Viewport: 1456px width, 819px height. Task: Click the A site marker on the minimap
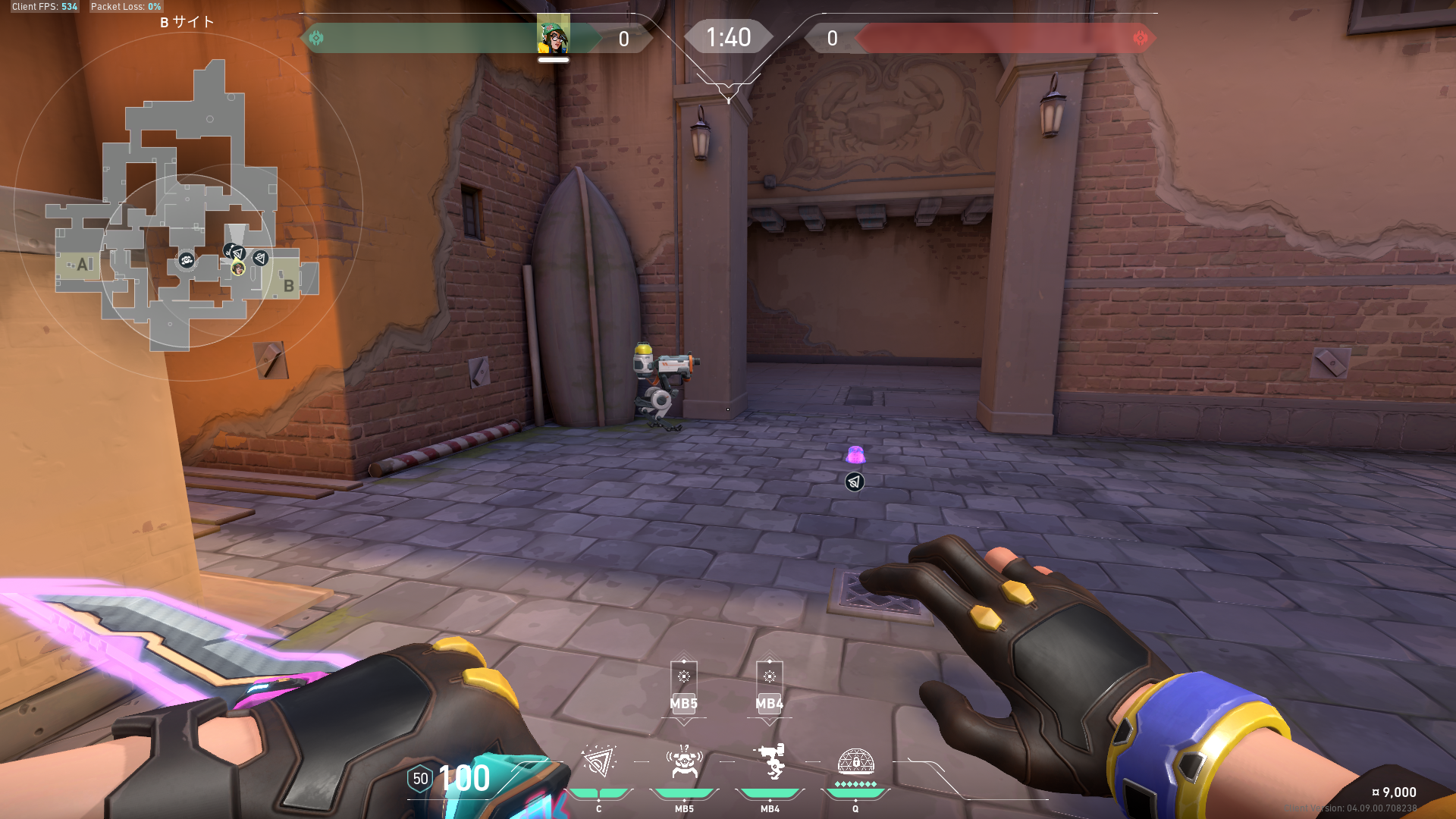pyautogui.click(x=83, y=265)
